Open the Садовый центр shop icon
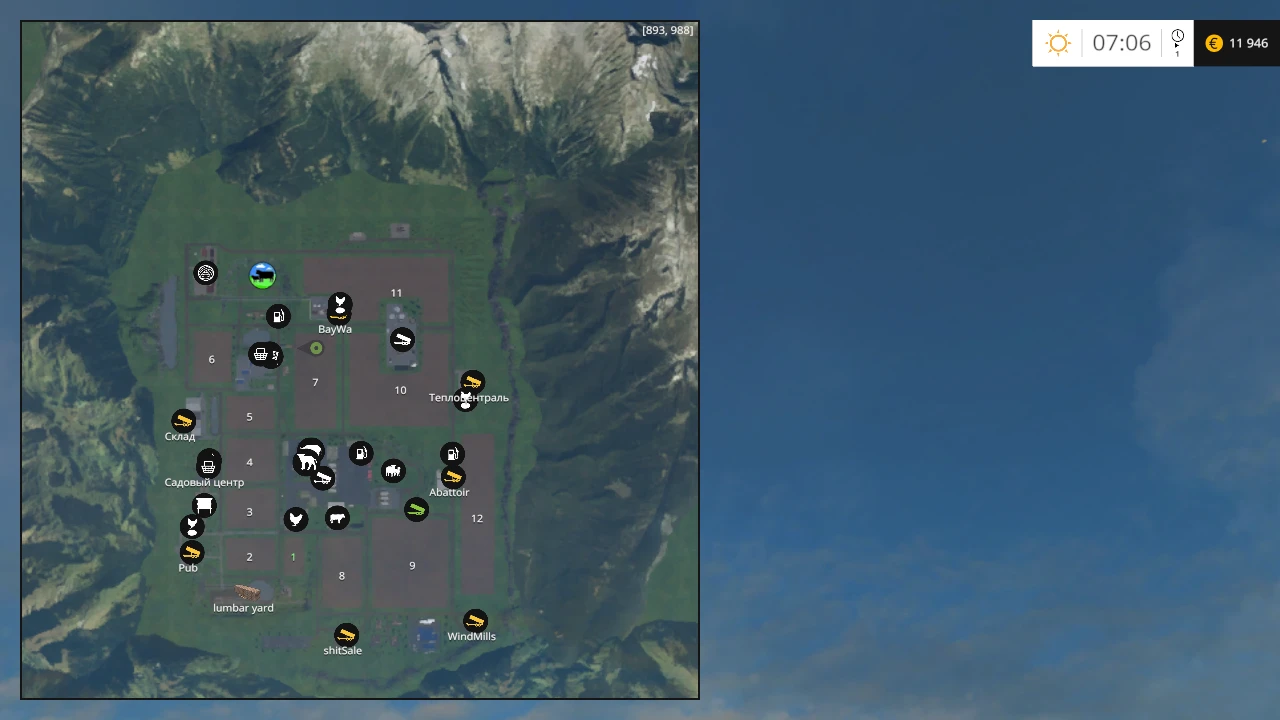 tap(207, 463)
